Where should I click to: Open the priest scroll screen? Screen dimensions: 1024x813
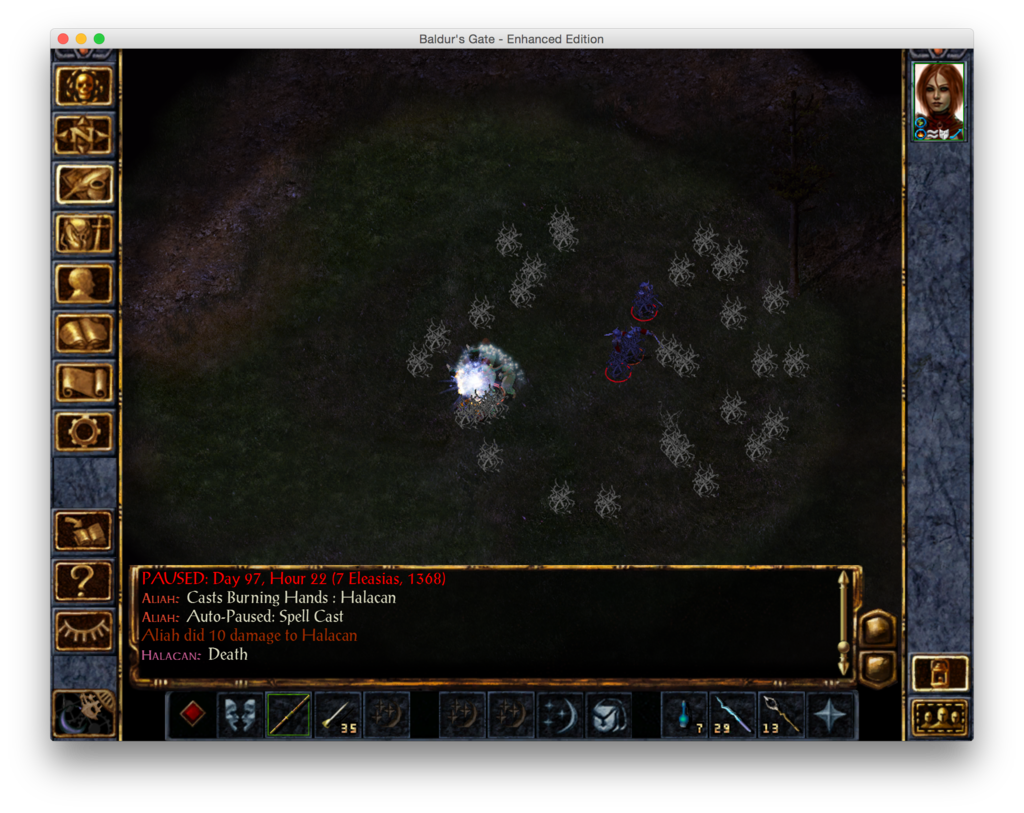tap(84, 381)
